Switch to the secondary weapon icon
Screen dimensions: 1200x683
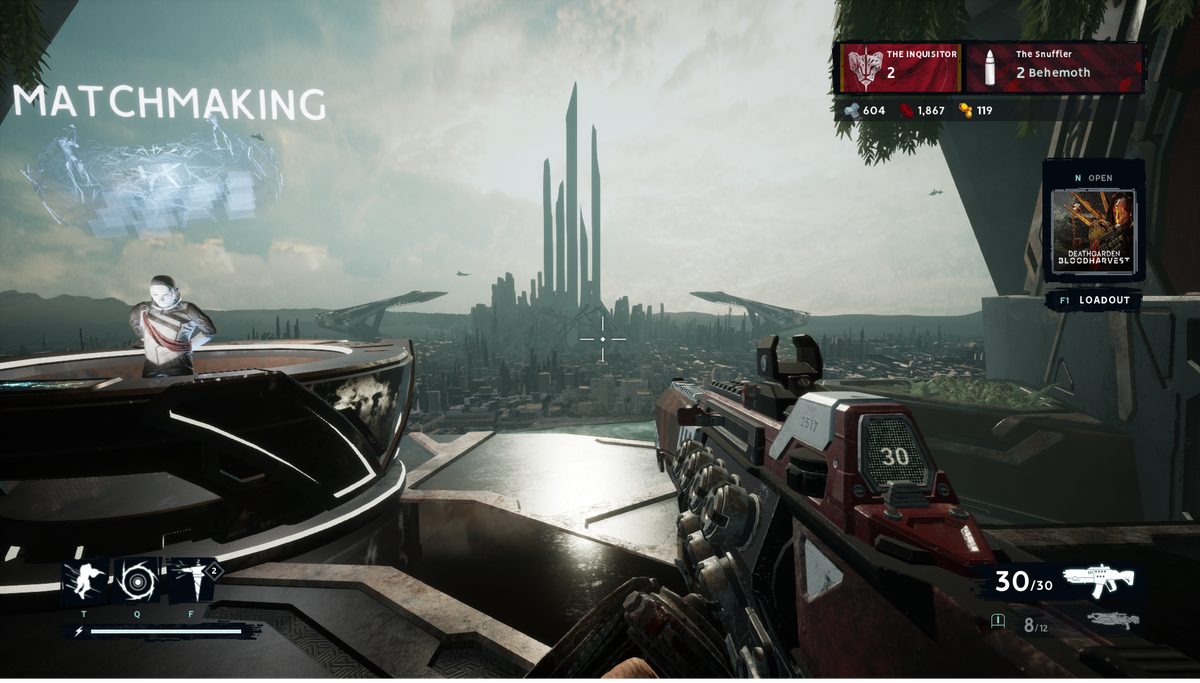pyautogui.click(x=1112, y=622)
